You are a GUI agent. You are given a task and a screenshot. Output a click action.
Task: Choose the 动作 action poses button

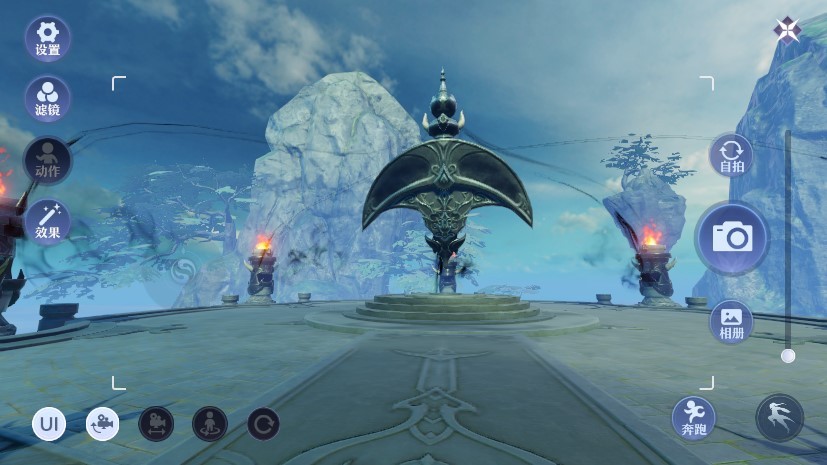47,160
